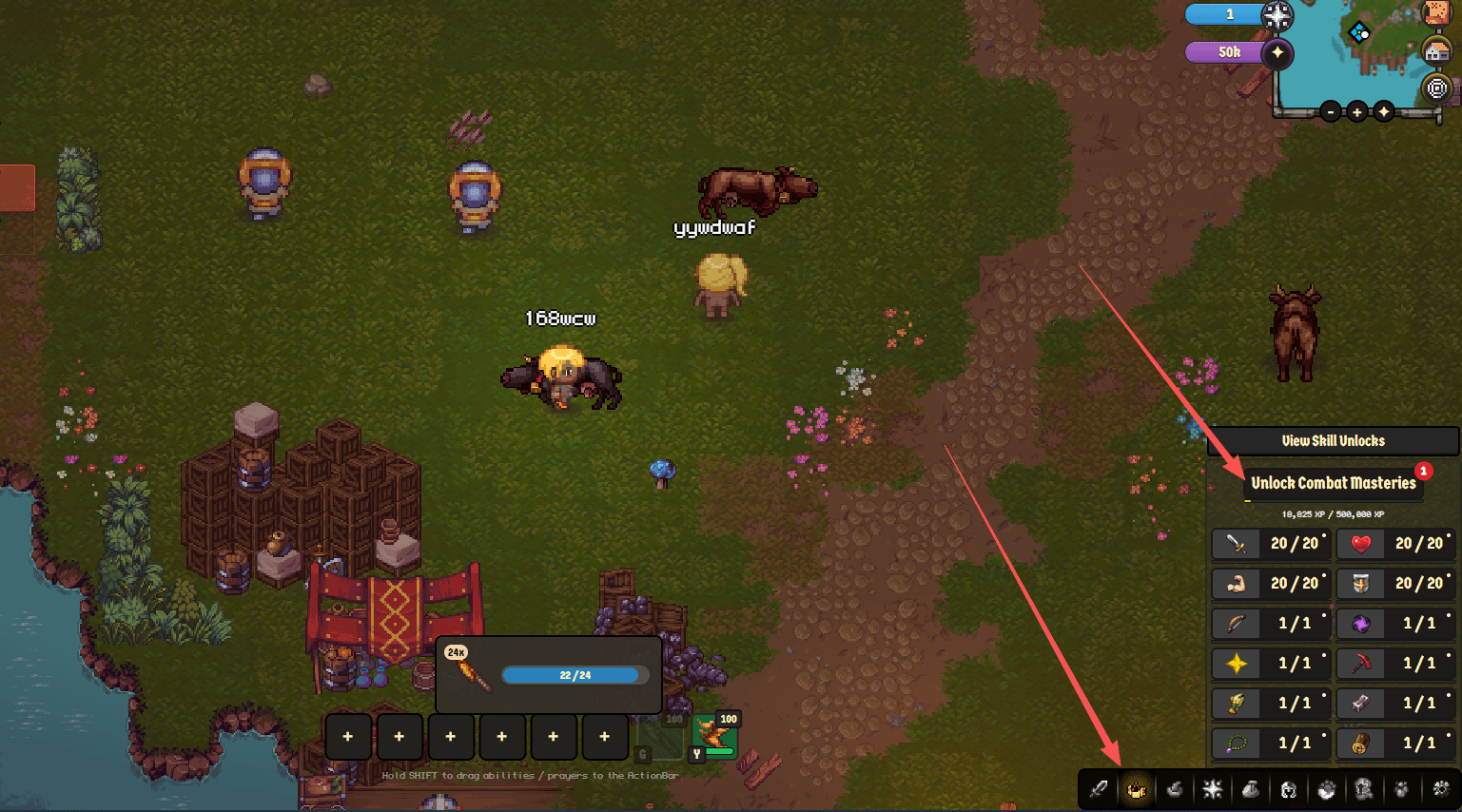
Task: Open the world map parchment icon
Action: [x=1436, y=13]
